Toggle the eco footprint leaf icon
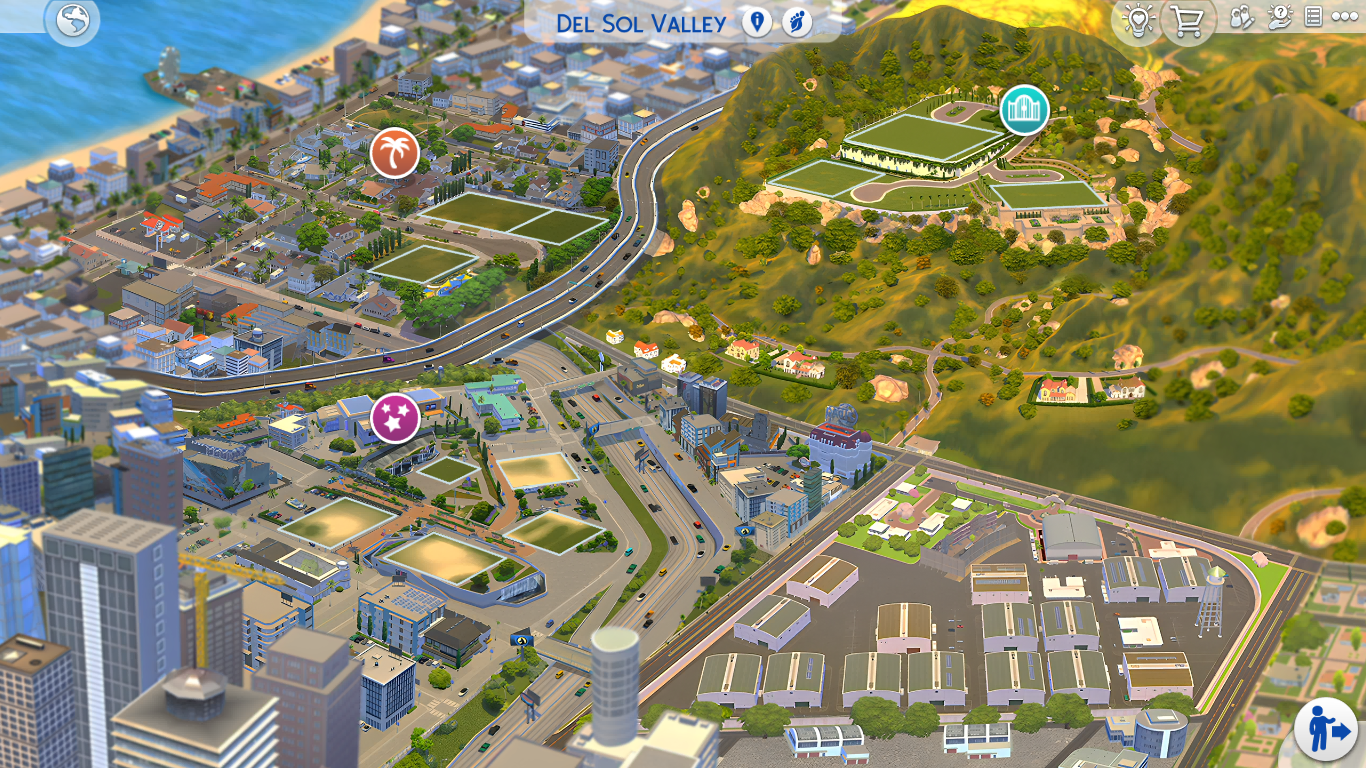Image resolution: width=1366 pixels, height=768 pixels. 797,21
